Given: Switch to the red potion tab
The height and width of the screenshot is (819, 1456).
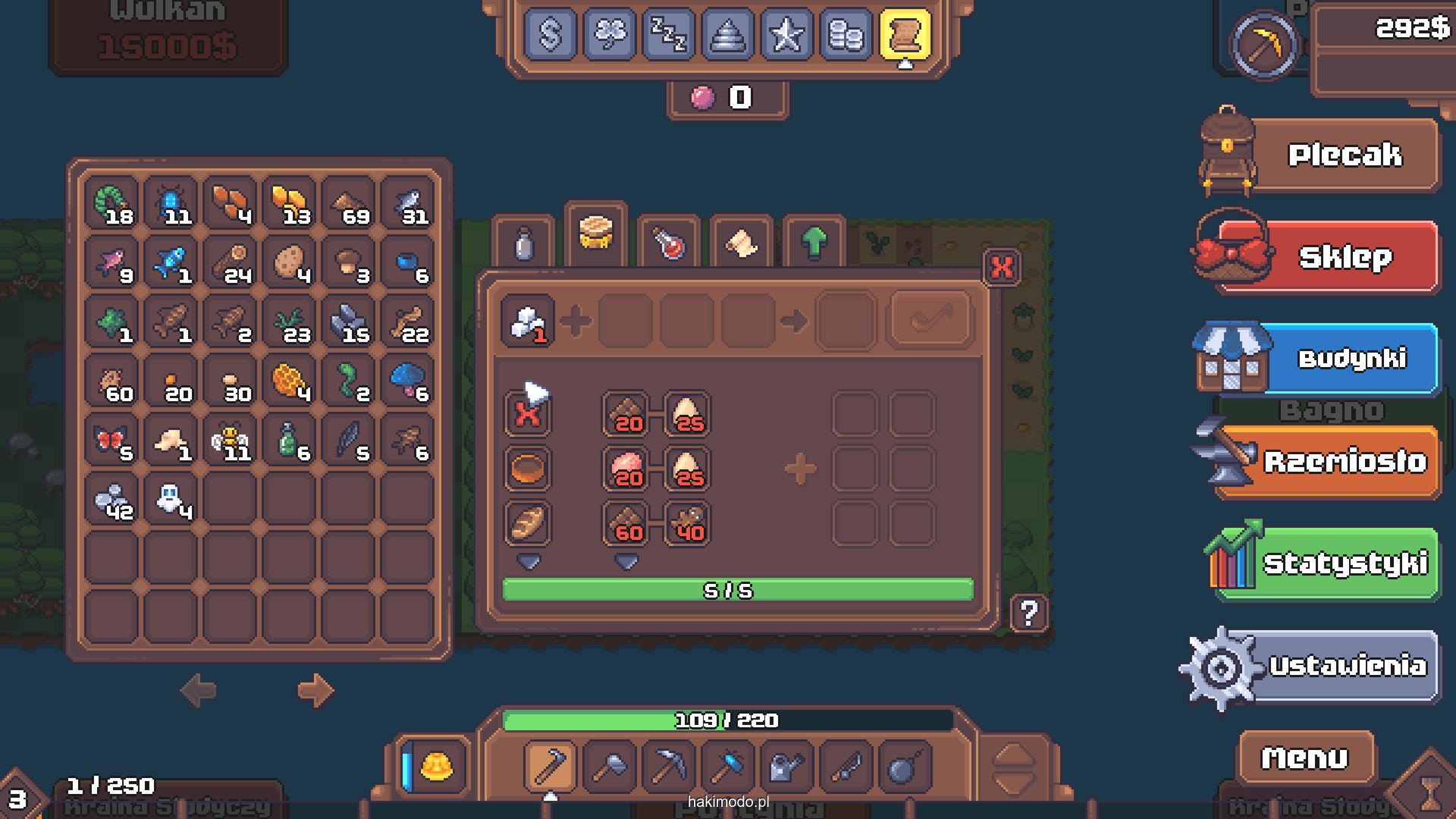Looking at the screenshot, I should 669,243.
